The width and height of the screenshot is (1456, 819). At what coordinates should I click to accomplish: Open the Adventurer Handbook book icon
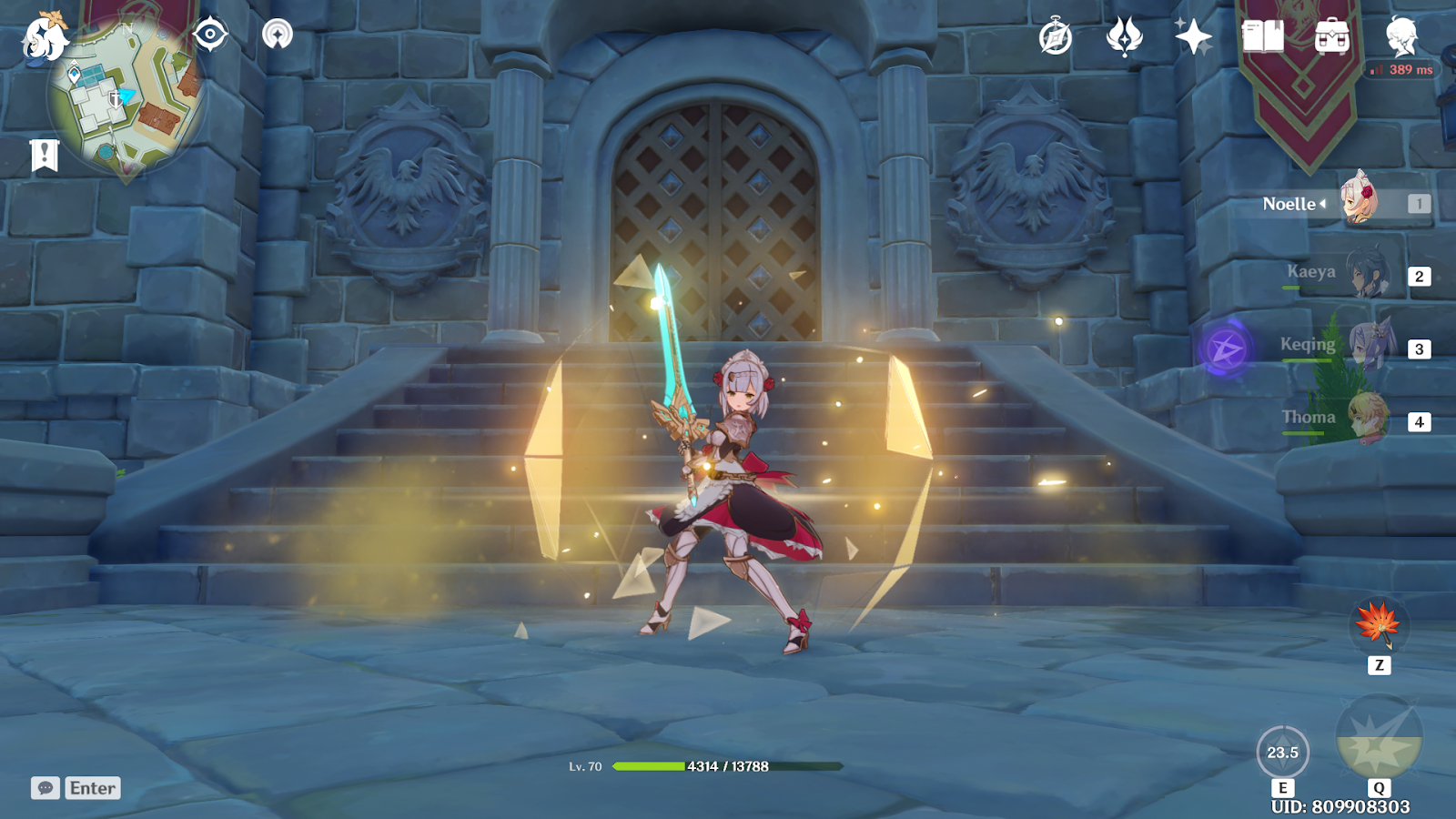click(x=1263, y=37)
